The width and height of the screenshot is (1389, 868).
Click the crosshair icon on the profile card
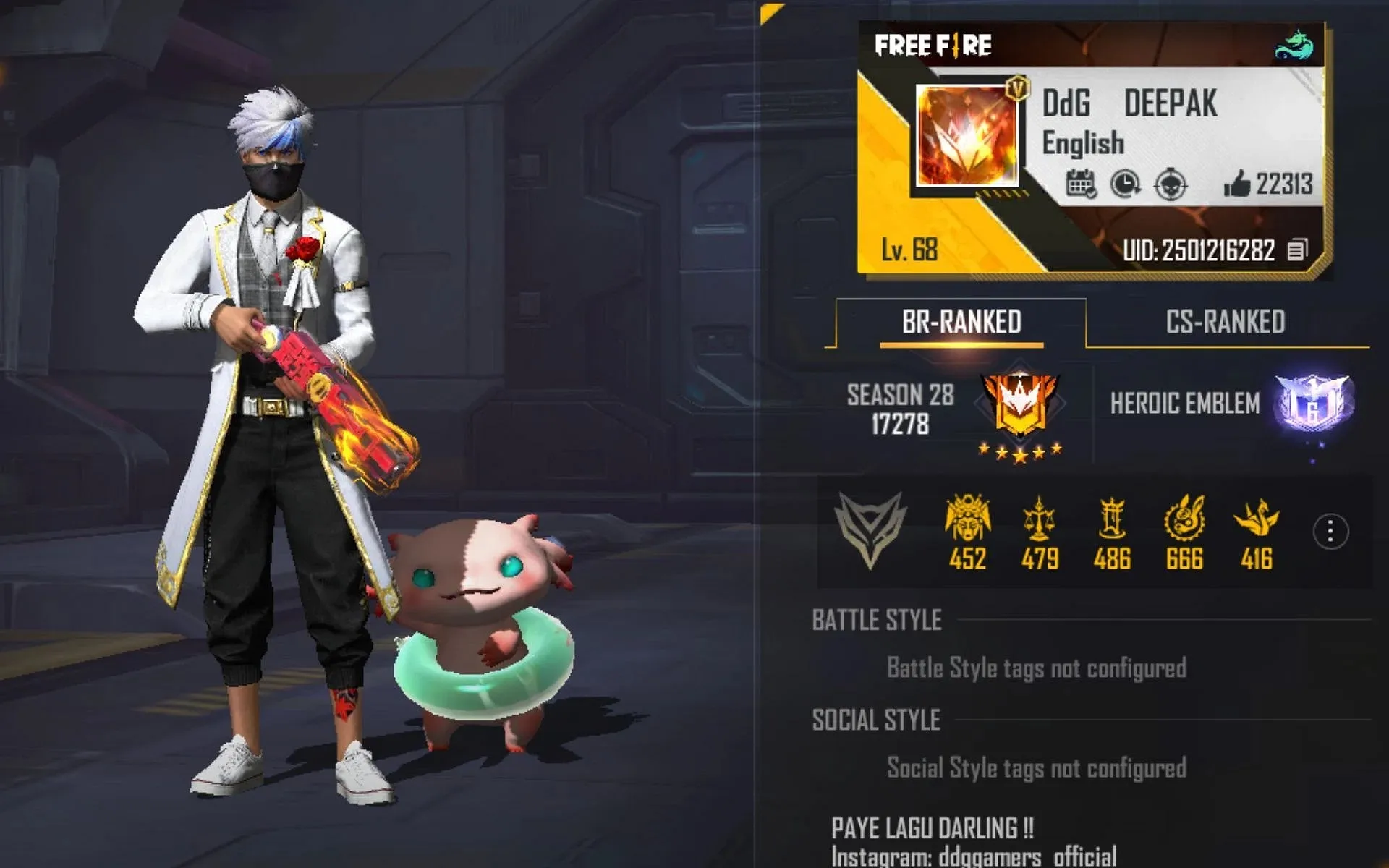click(x=1171, y=184)
